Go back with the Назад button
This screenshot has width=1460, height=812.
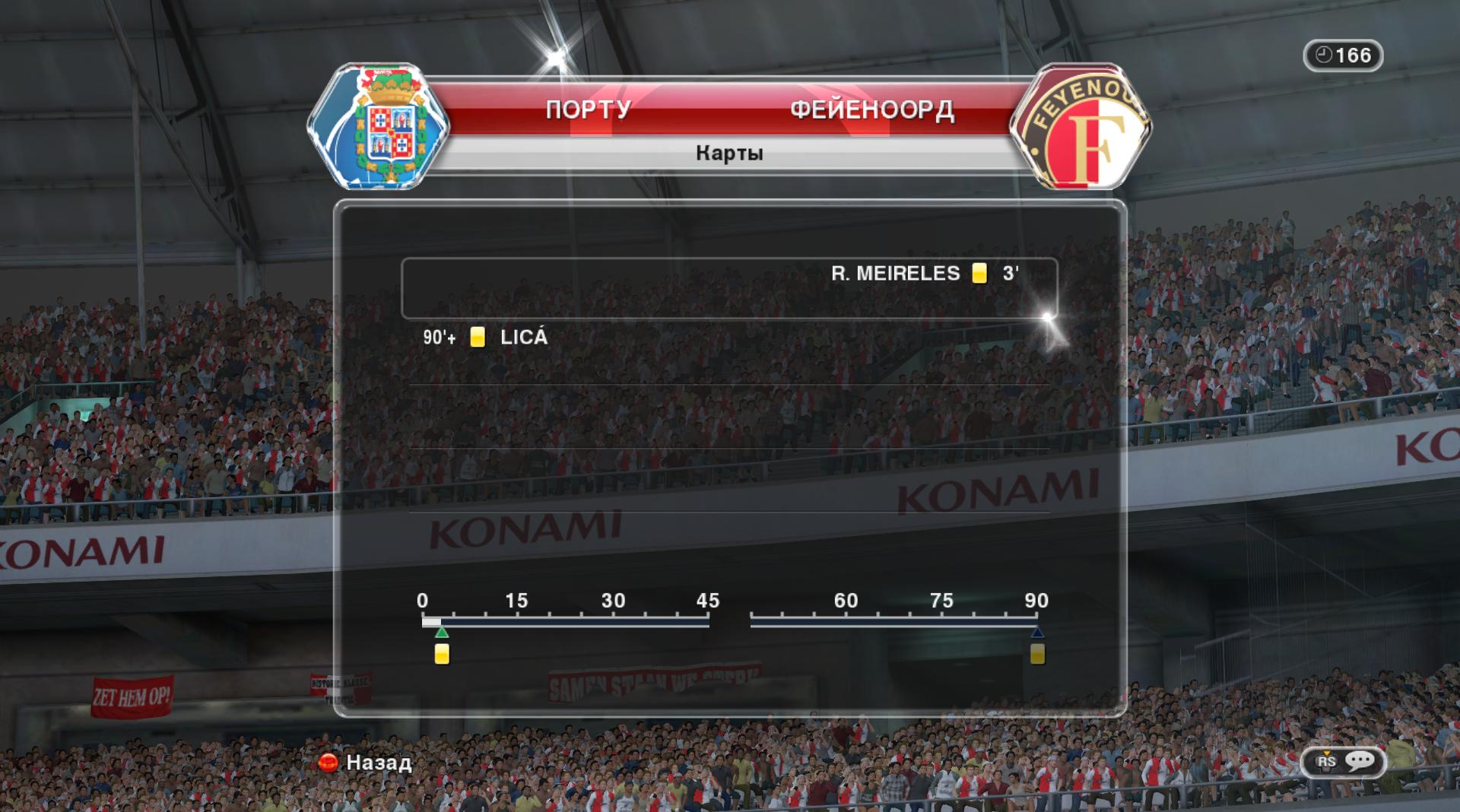[x=366, y=762]
